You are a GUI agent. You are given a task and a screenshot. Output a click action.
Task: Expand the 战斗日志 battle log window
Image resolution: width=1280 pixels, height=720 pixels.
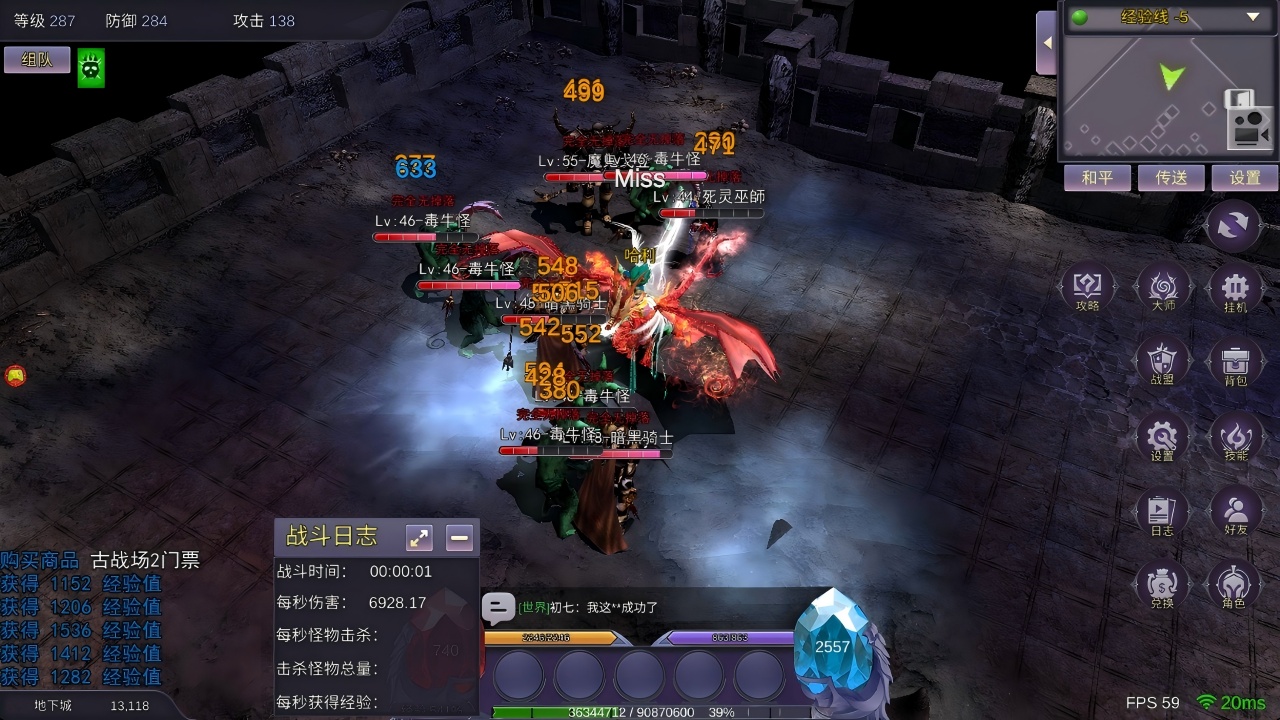point(419,538)
